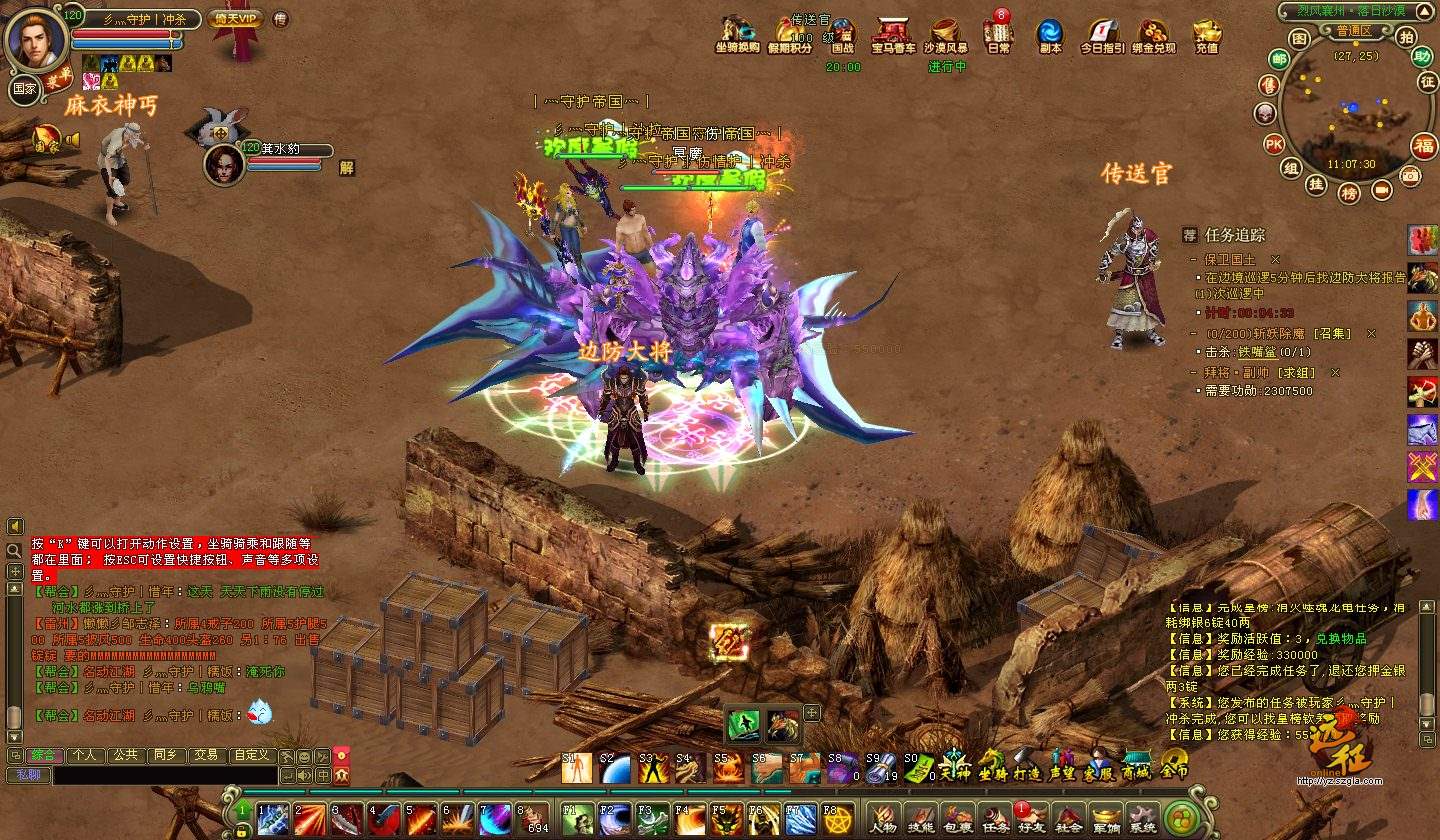
Task: Open the 技能 skills menu
Action: tap(919, 819)
